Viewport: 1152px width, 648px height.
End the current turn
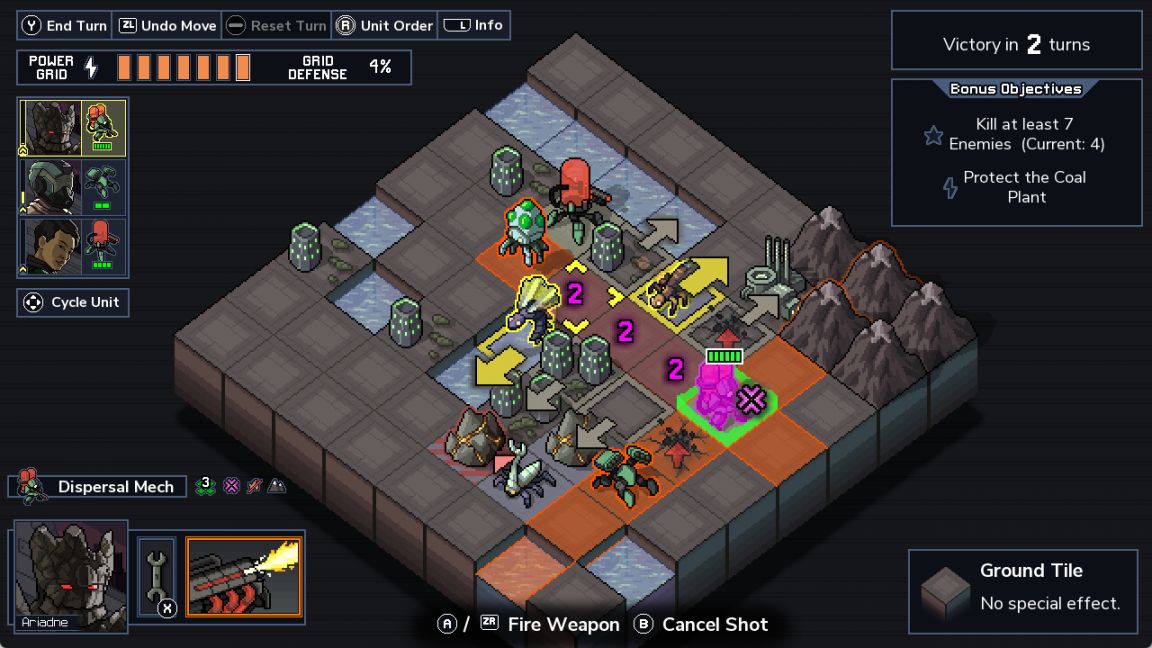click(65, 26)
